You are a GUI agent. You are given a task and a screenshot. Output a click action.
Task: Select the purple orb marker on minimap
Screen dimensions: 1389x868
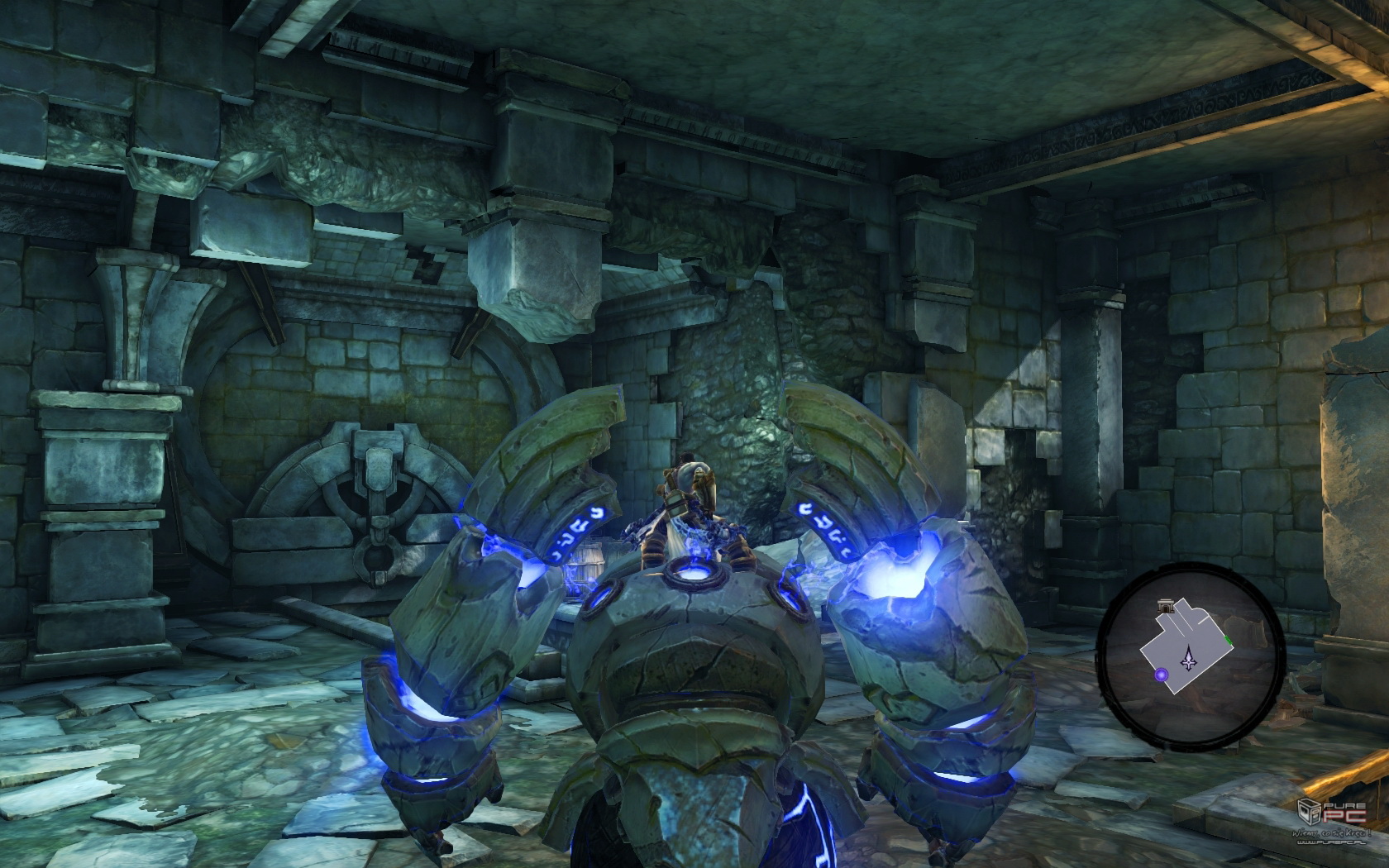click(x=1162, y=675)
